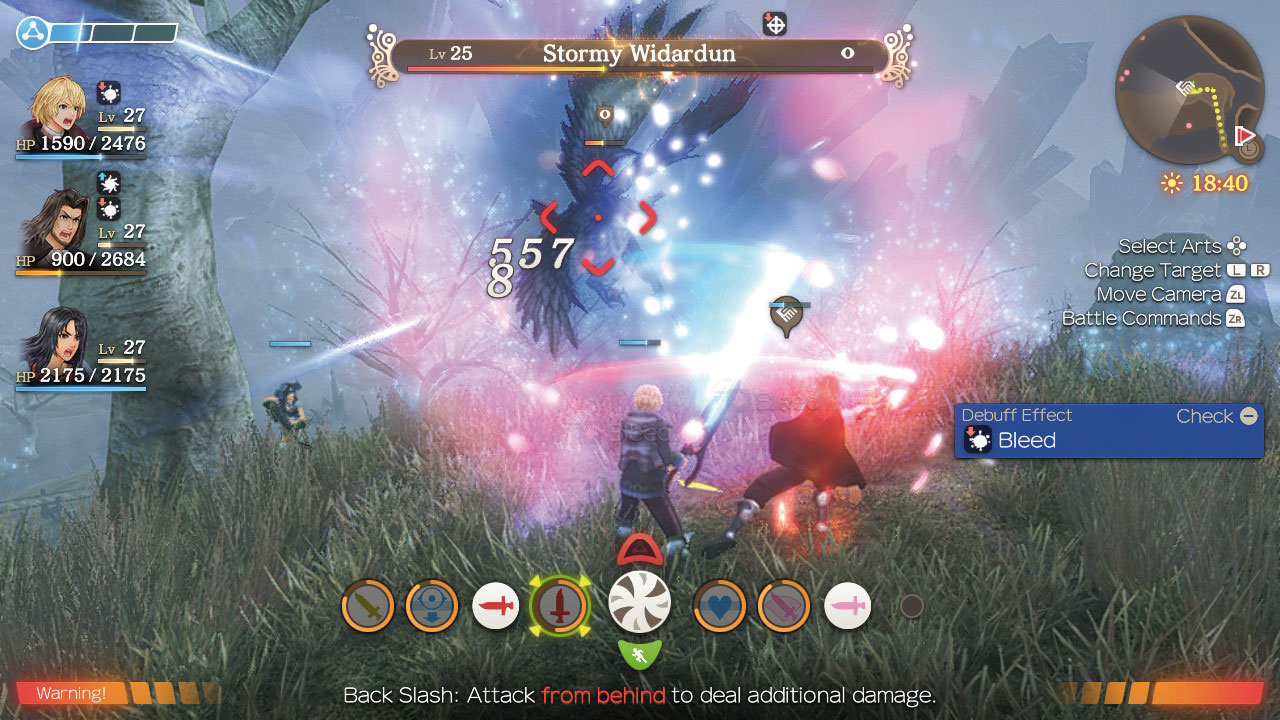Image resolution: width=1280 pixels, height=720 pixels.
Task: Open the circular minimap
Action: click(1183, 95)
